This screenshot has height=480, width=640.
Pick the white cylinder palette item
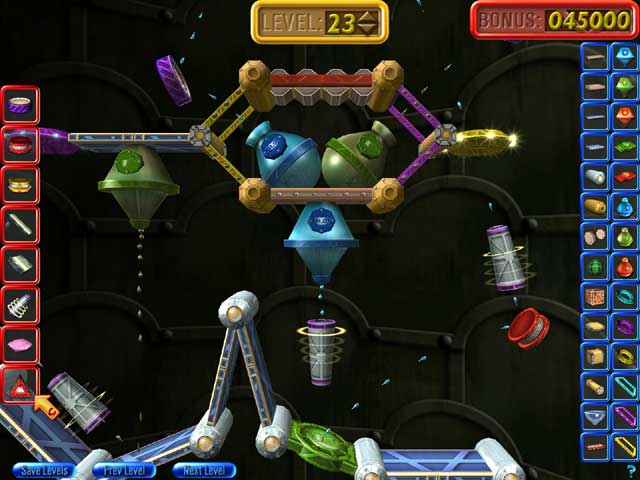tap(595, 177)
